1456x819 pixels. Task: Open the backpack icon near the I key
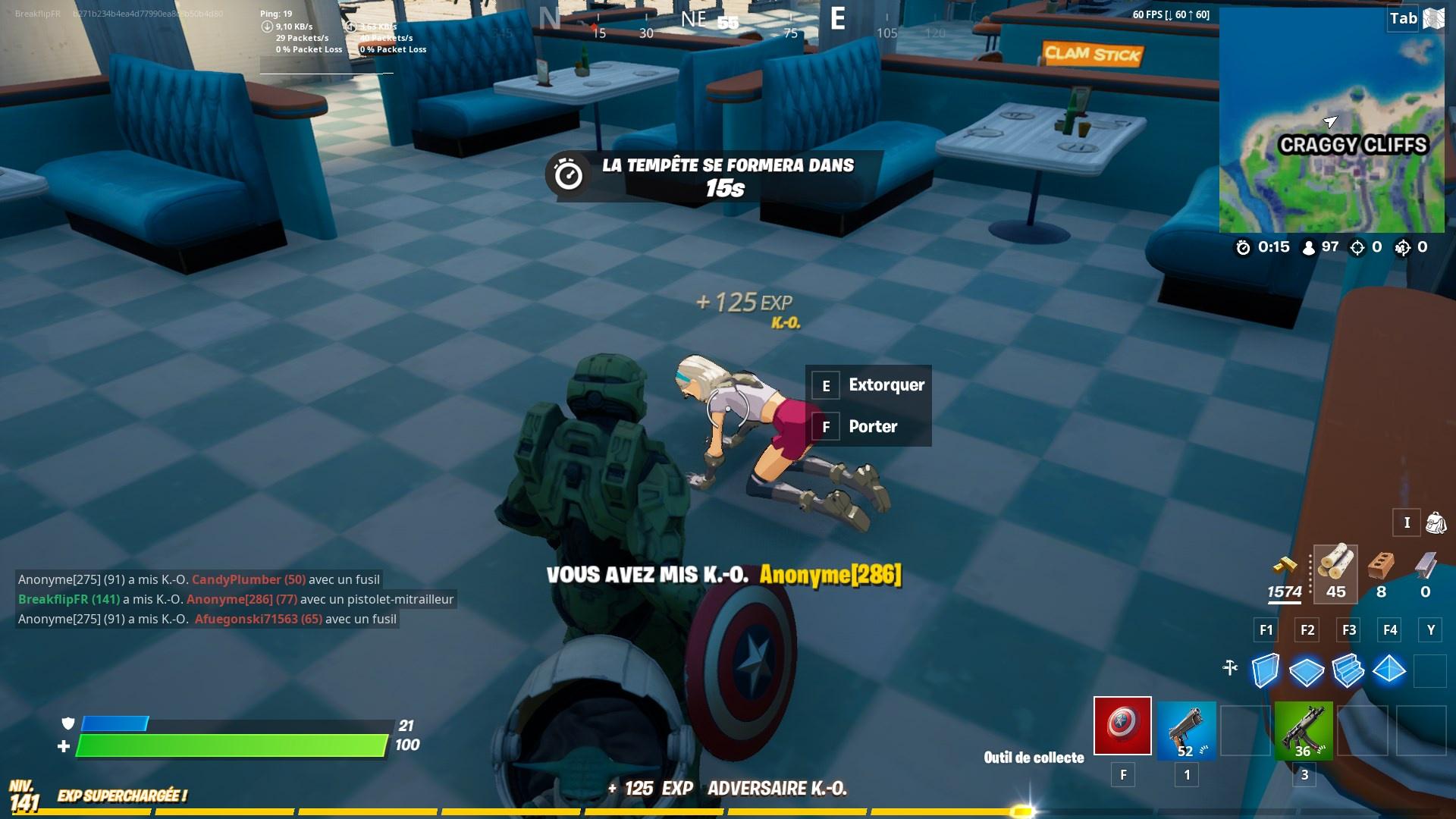1434,522
